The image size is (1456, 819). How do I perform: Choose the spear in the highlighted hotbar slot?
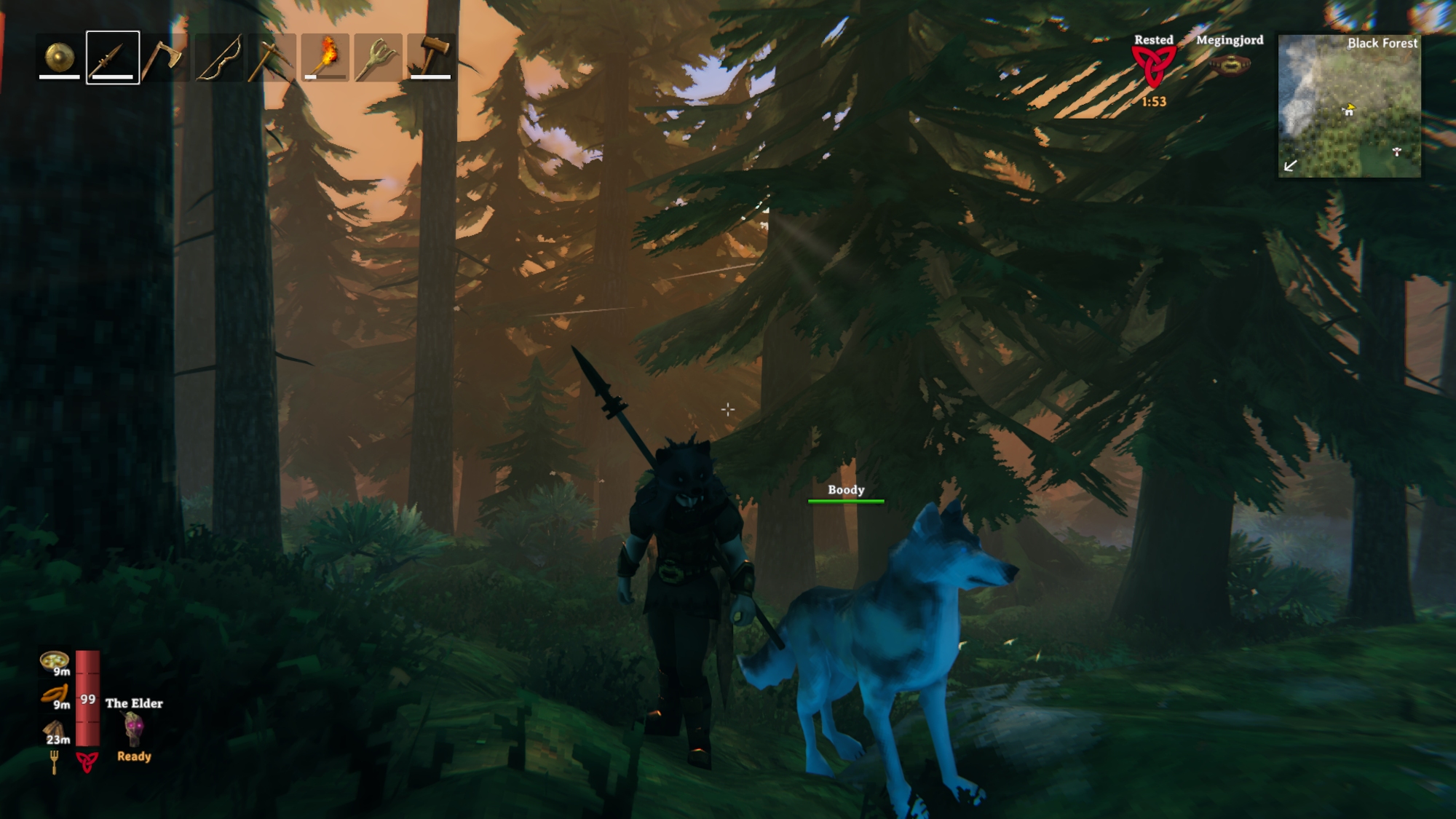pos(113,57)
